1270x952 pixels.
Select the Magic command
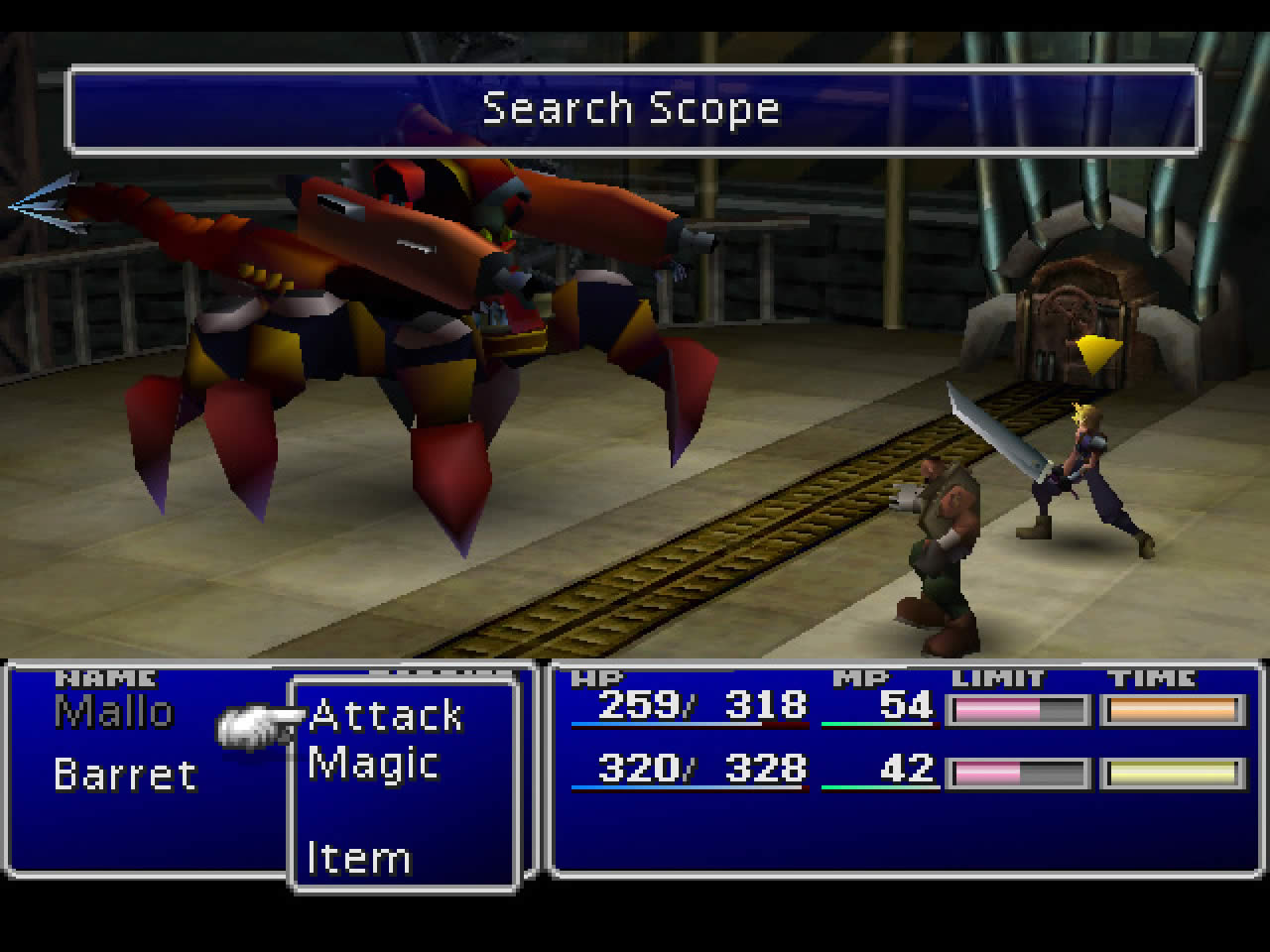click(x=373, y=765)
